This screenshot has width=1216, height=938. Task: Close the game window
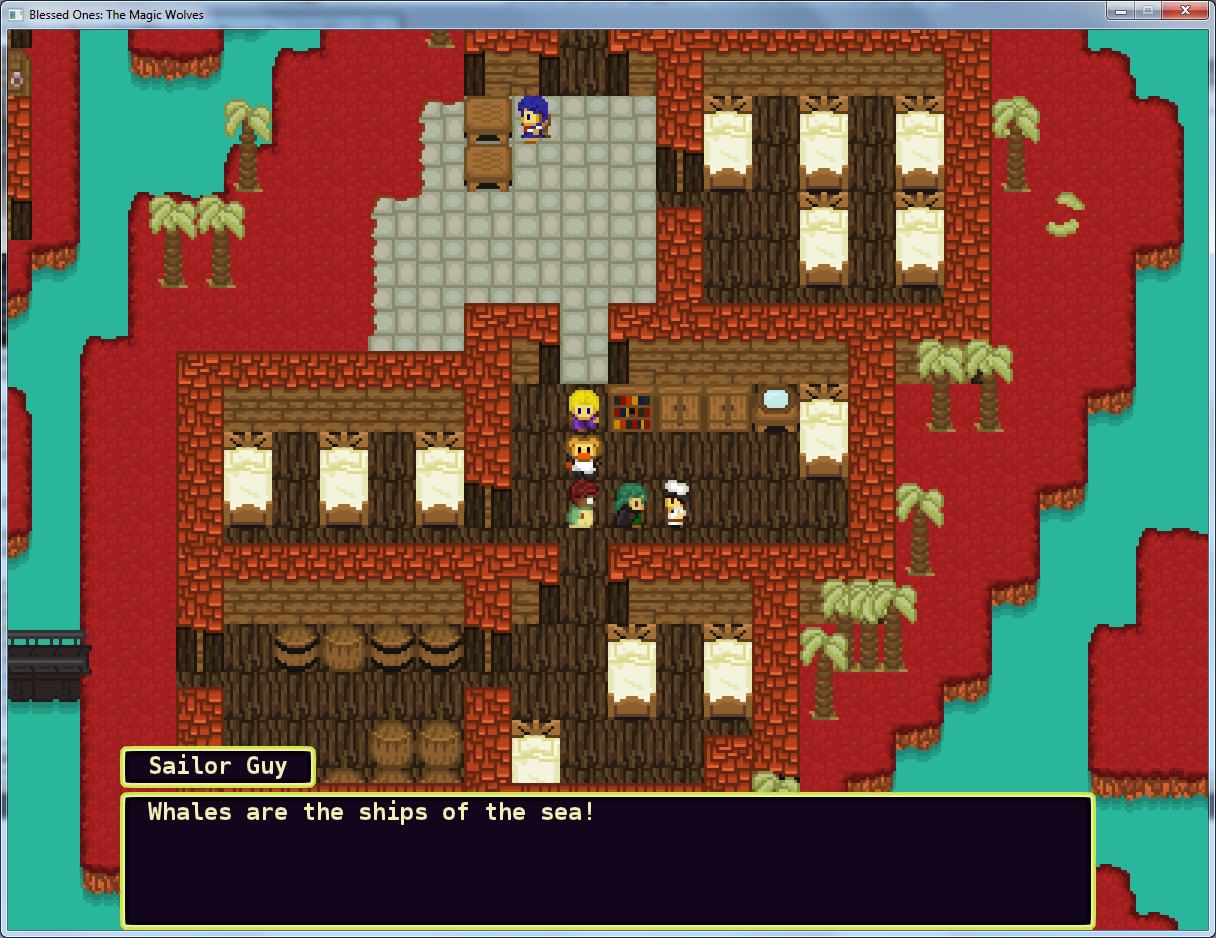click(1184, 11)
